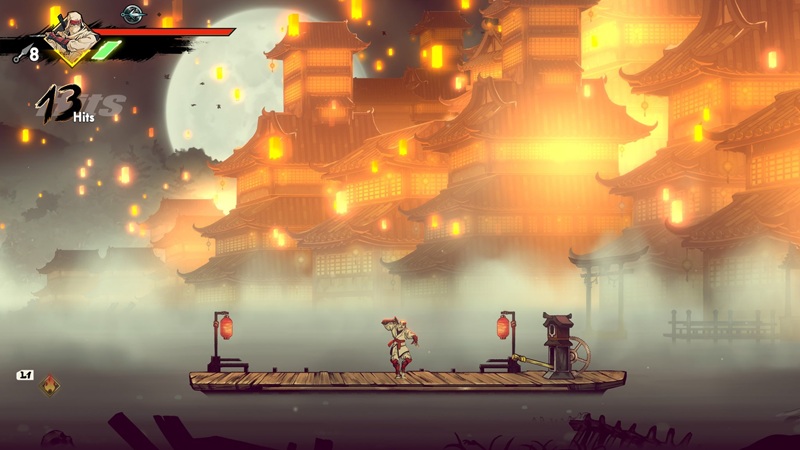Click the round dash emblem above the health bar
Image resolution: width=800 pixels, height=450 pixels.
(x=133, y=14)
